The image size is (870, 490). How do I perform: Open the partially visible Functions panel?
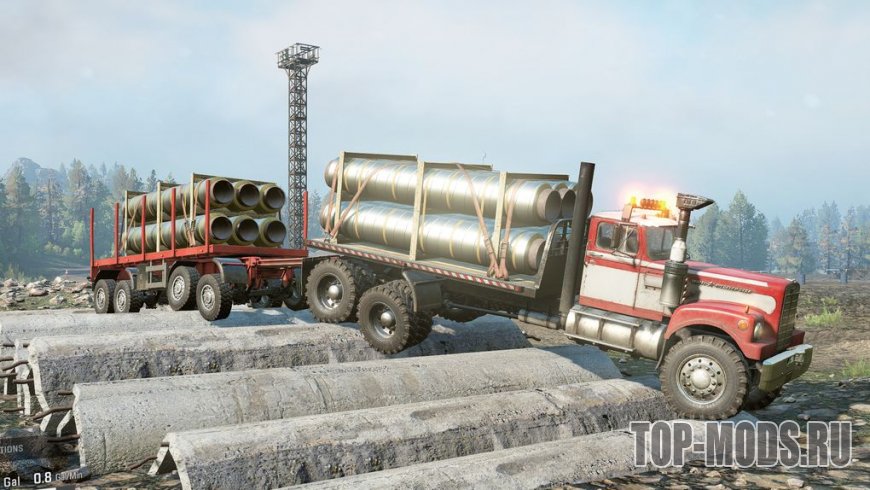coord(12,448)
